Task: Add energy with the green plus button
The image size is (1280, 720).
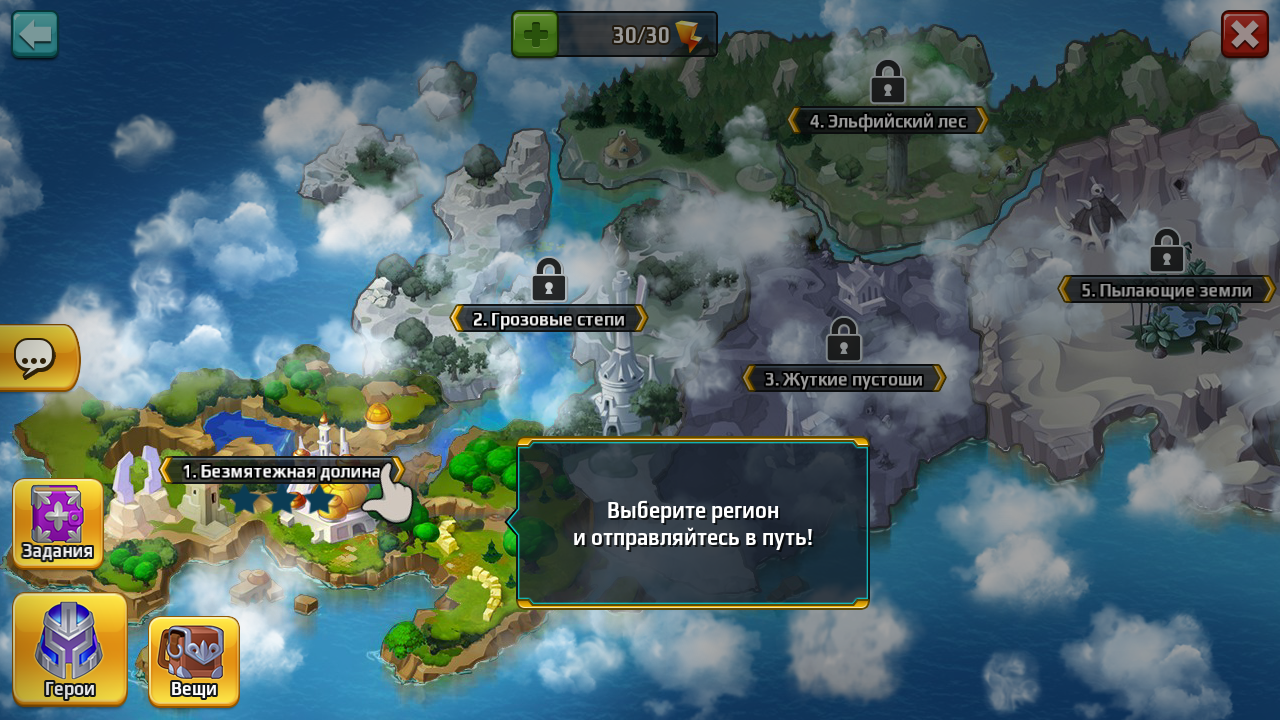Action: coord(535,35)
